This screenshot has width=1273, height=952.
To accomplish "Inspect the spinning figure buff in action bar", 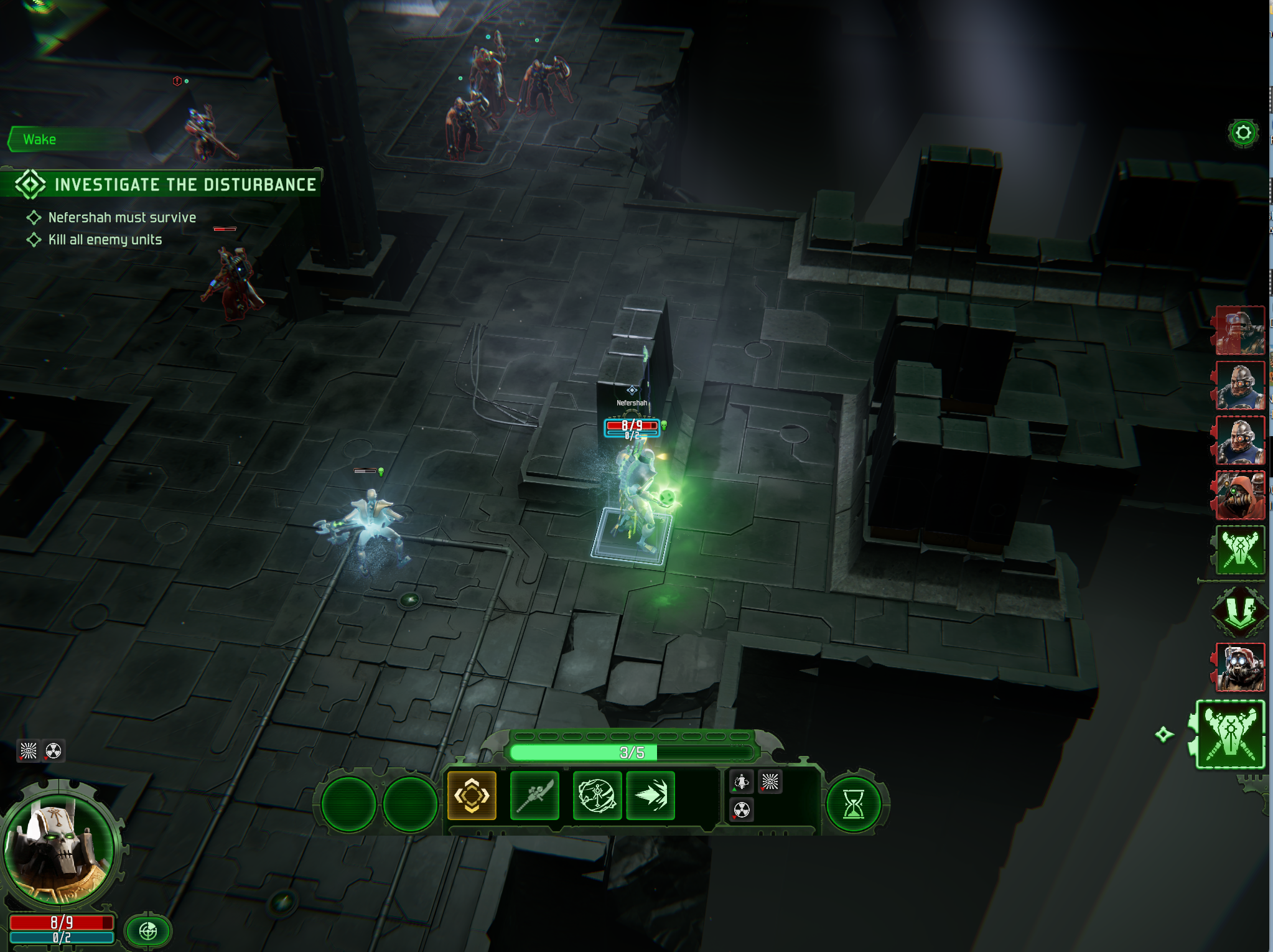I will coord(741,782).
